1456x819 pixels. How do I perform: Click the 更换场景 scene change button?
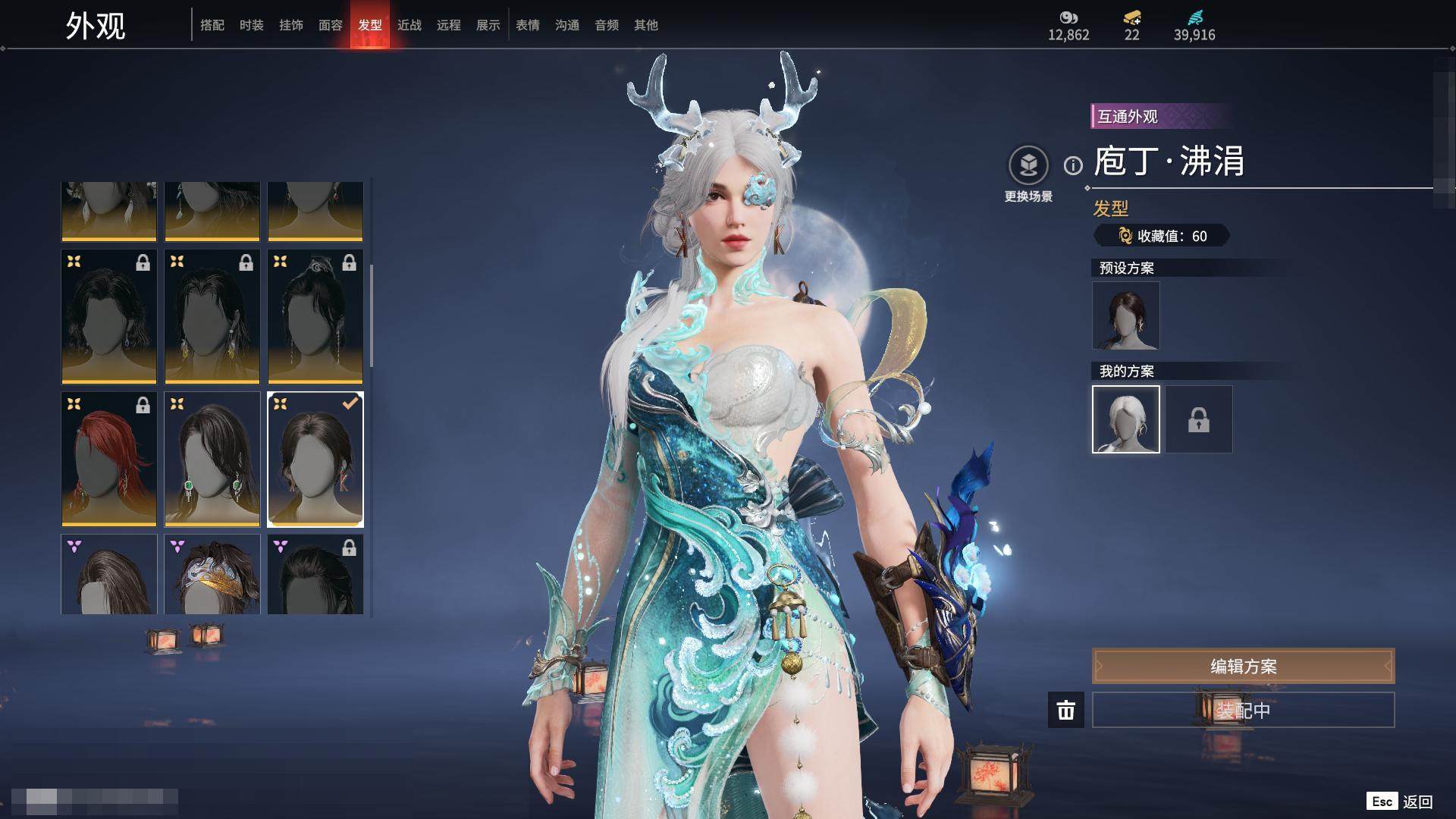1028,165
